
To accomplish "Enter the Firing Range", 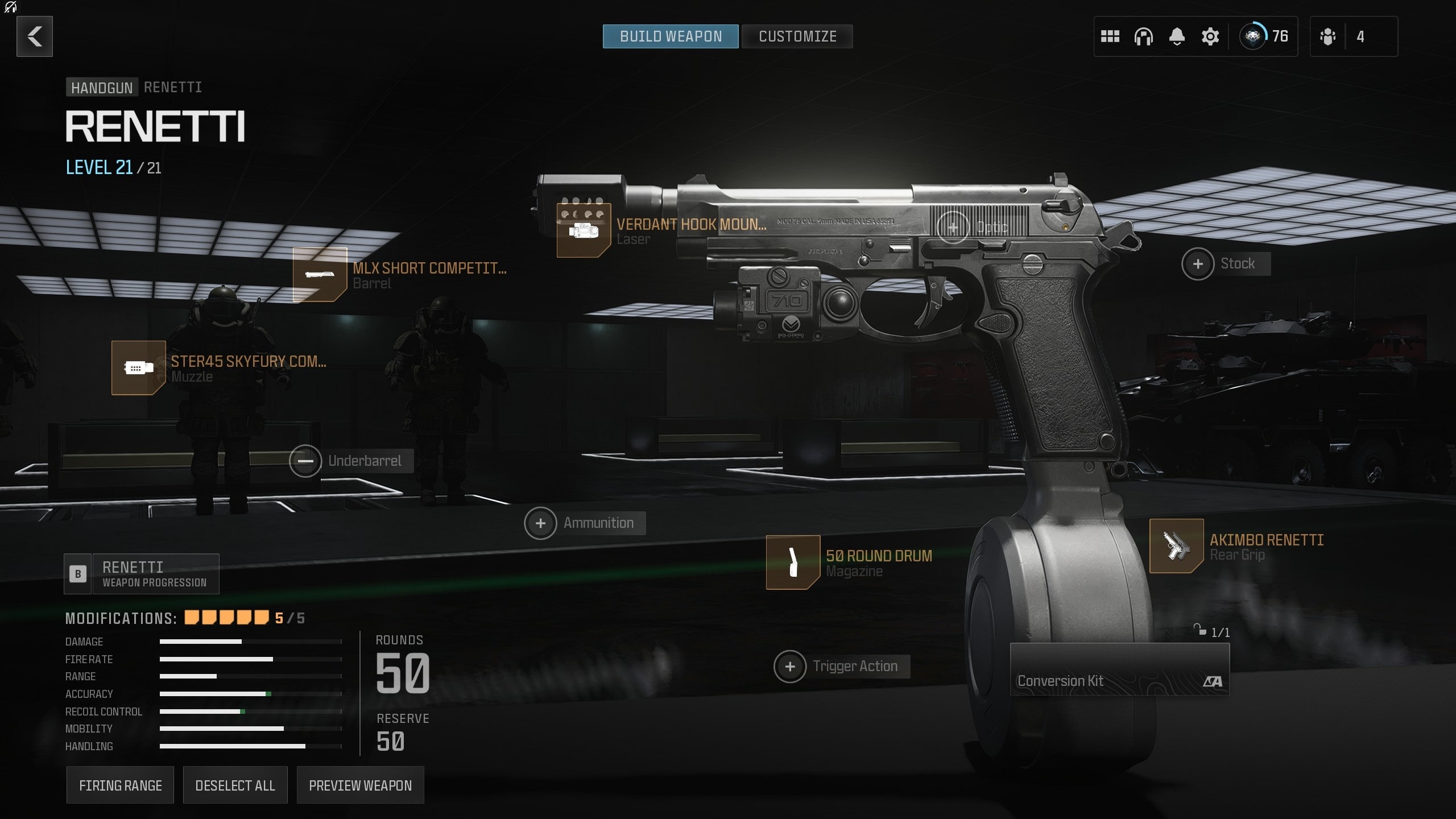I will click(120, 785).
